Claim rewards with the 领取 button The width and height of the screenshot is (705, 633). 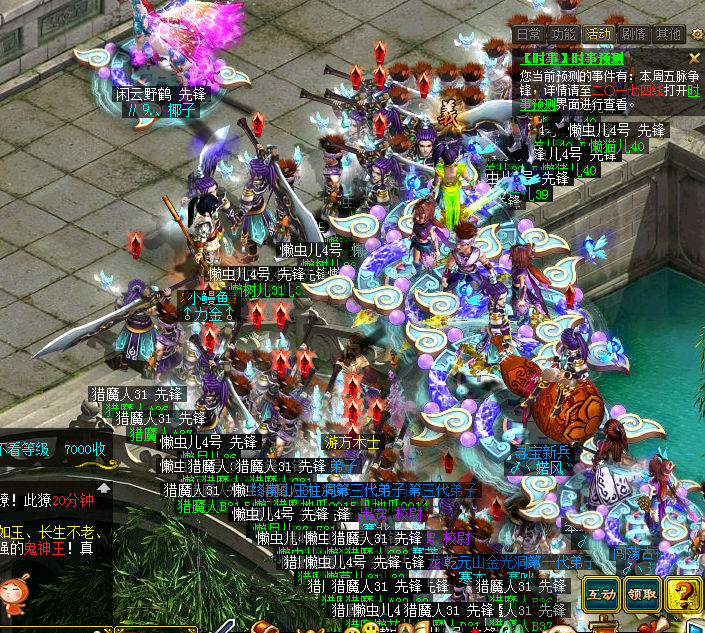pos(643,594)
